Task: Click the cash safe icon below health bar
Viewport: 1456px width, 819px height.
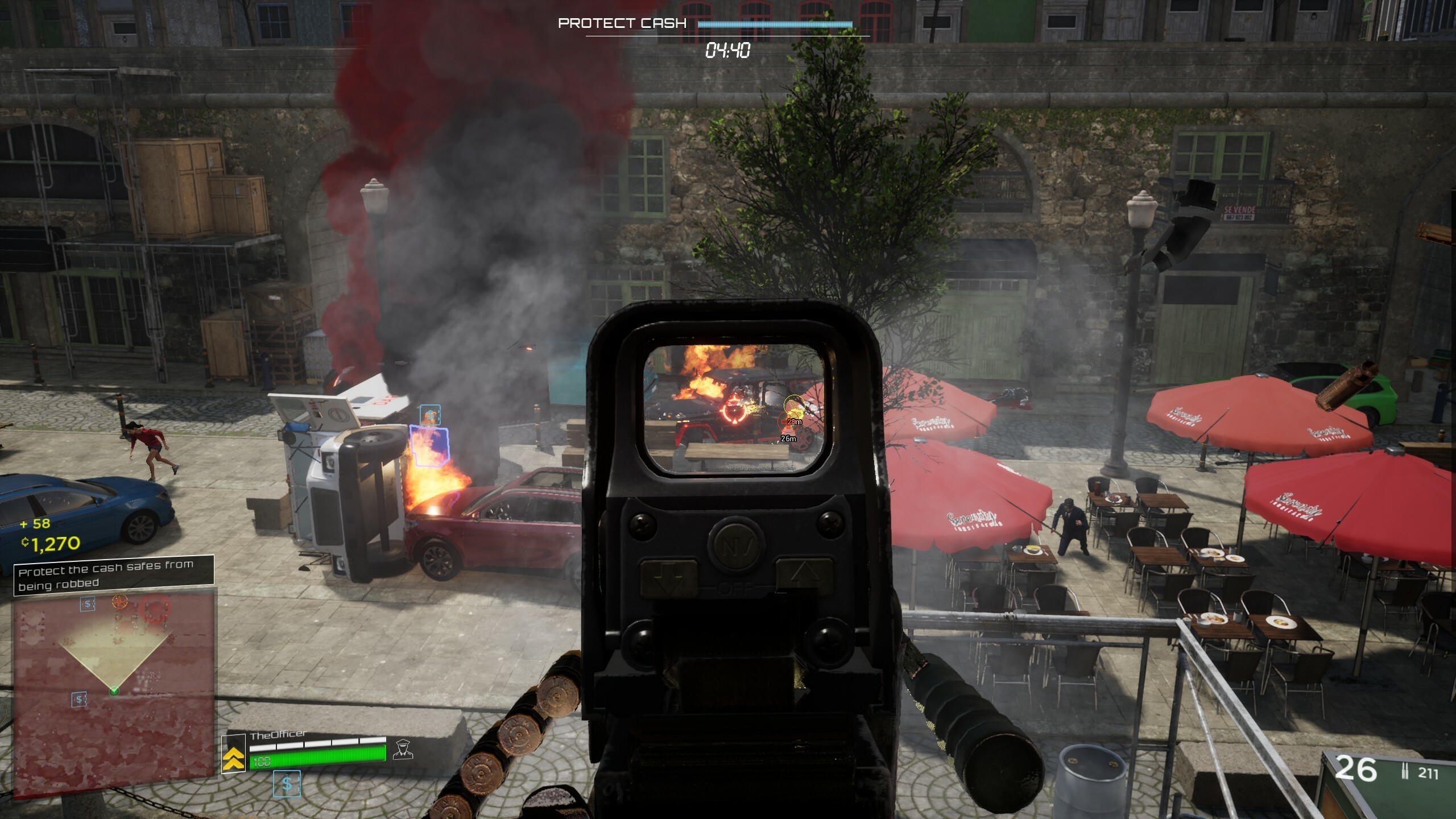Action: pyautogui.click(x=287, y=784)
